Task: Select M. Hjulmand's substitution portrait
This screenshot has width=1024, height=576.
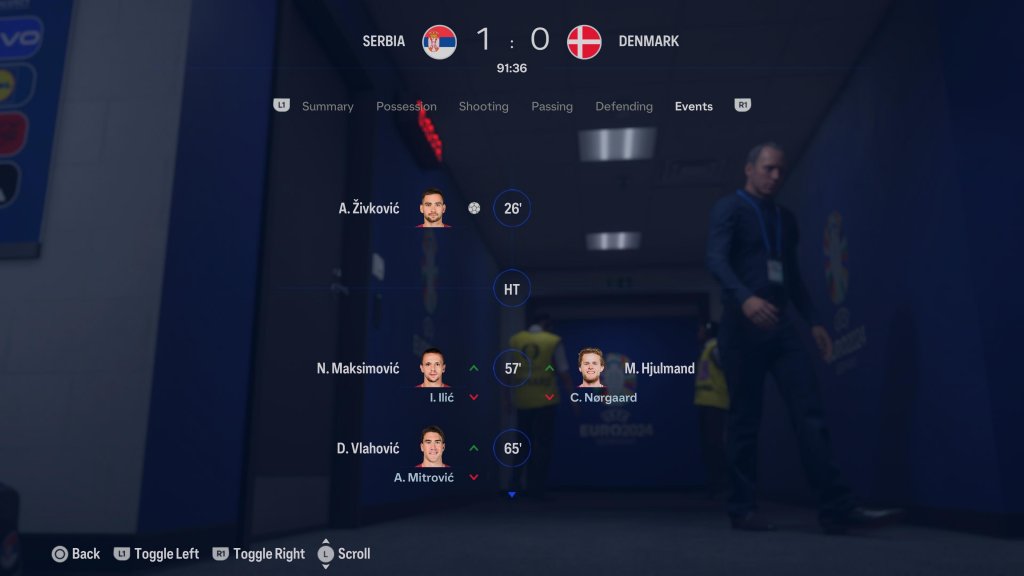Action: 592,368
